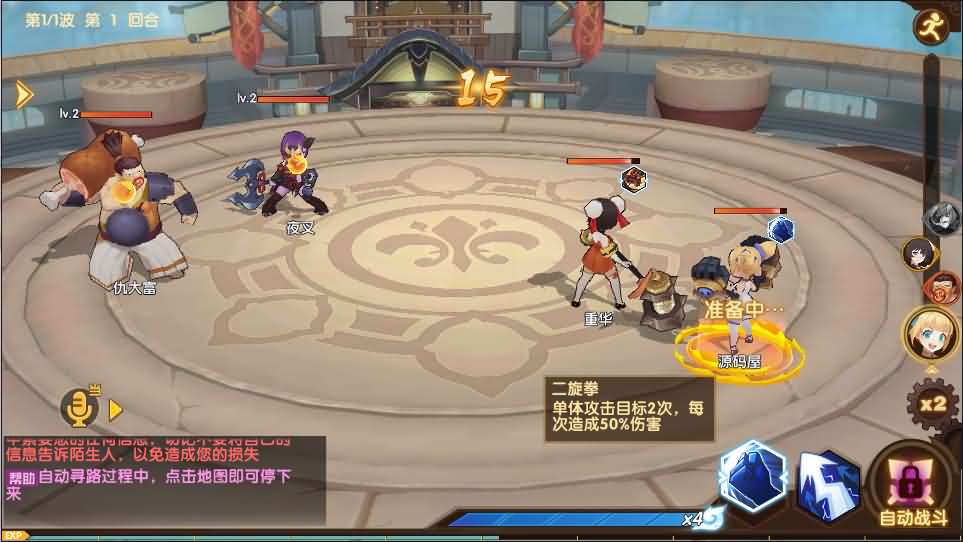Tap the running figure flee button

click(x=932, y=26)
